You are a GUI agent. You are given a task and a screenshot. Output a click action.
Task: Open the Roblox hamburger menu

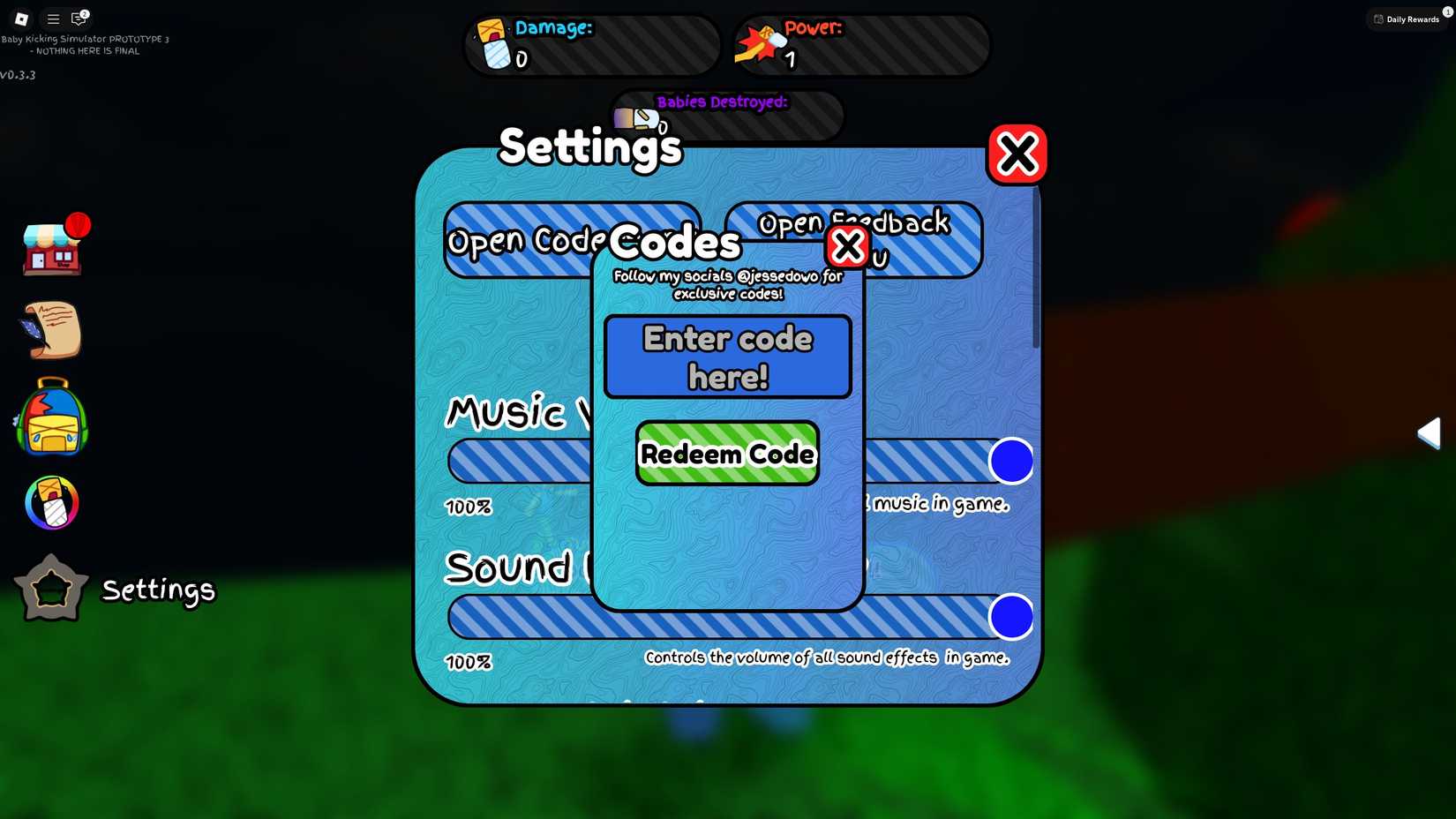52,19
